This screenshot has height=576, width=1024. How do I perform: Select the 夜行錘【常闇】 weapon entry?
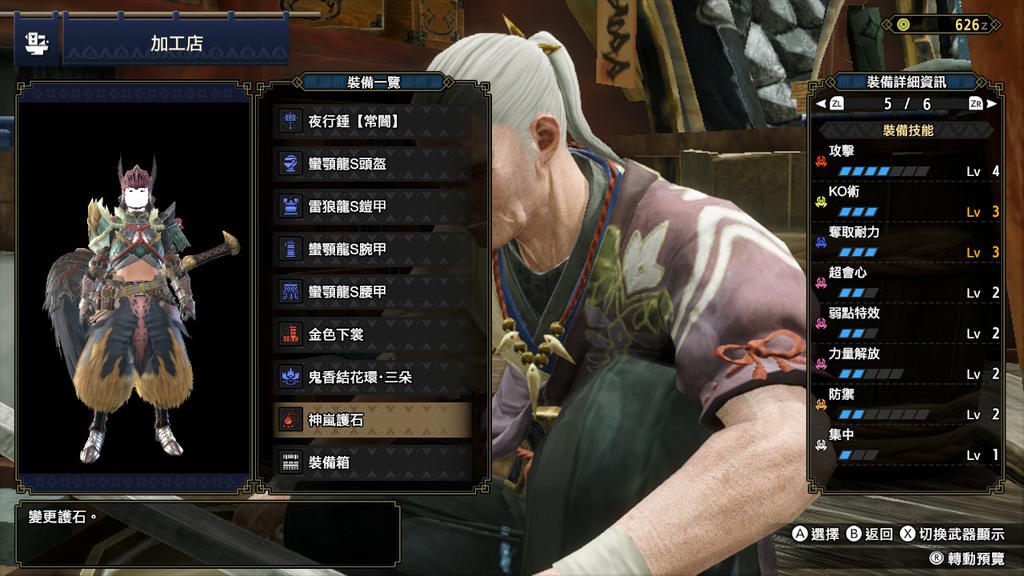pos(373,121)
